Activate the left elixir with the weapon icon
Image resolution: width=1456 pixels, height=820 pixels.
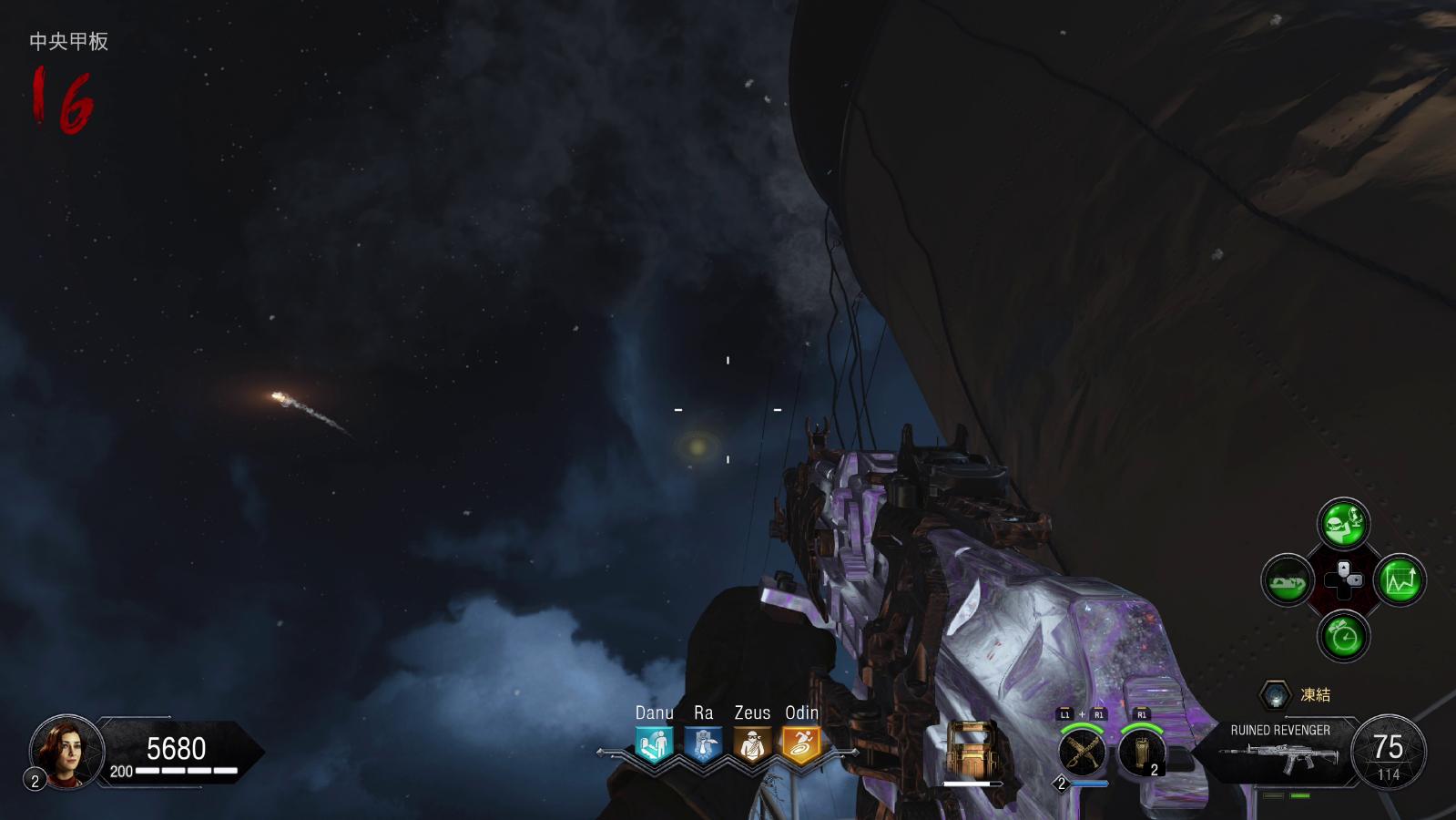click(x=1287, y=580)
